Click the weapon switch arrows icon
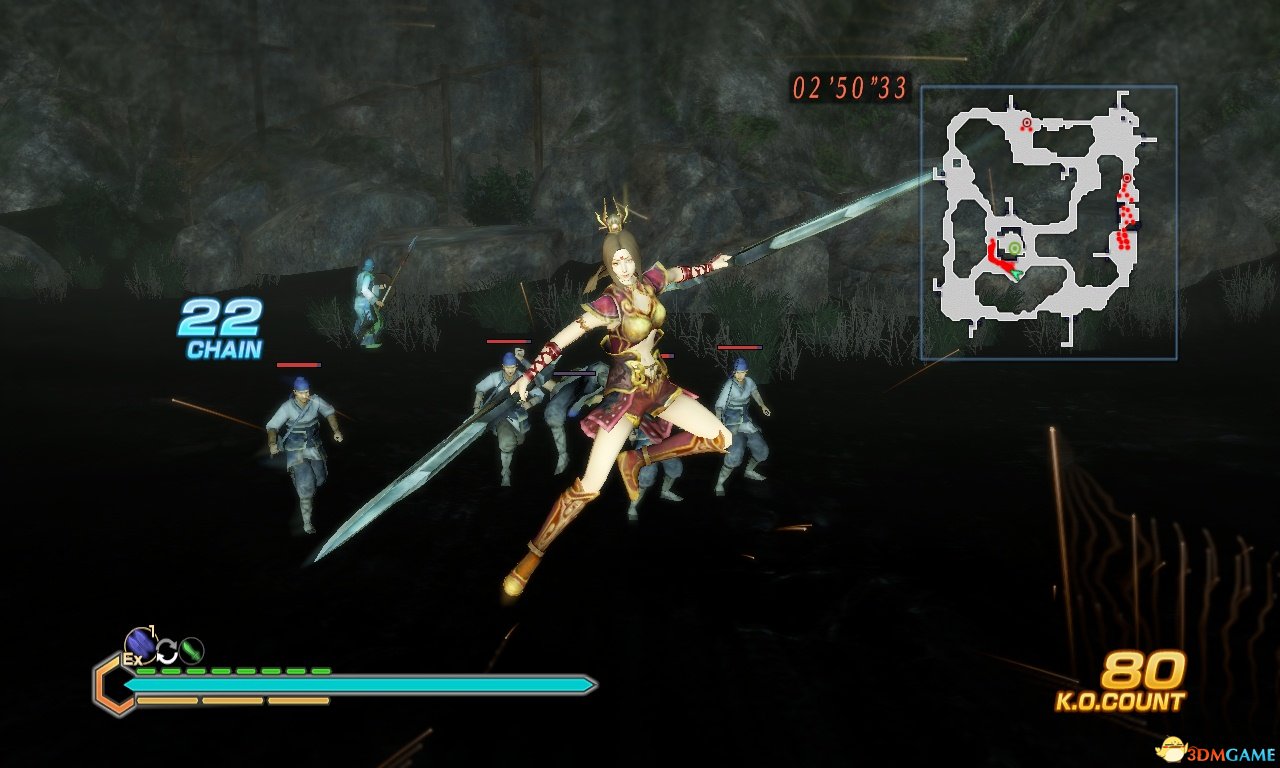 pyautogui.click(x=166, y=652)
